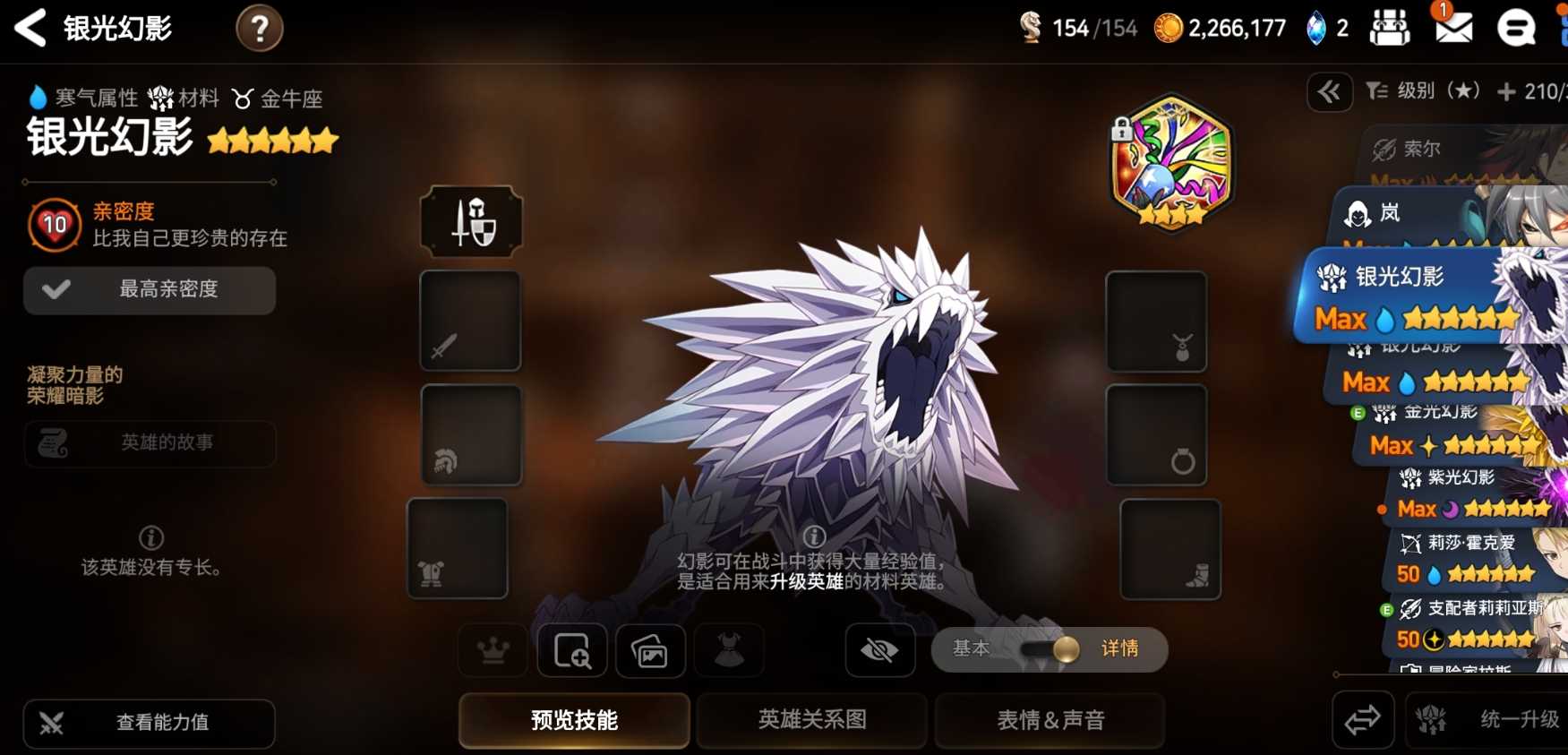Click the crown icon below the hero model

coord(493,651)
